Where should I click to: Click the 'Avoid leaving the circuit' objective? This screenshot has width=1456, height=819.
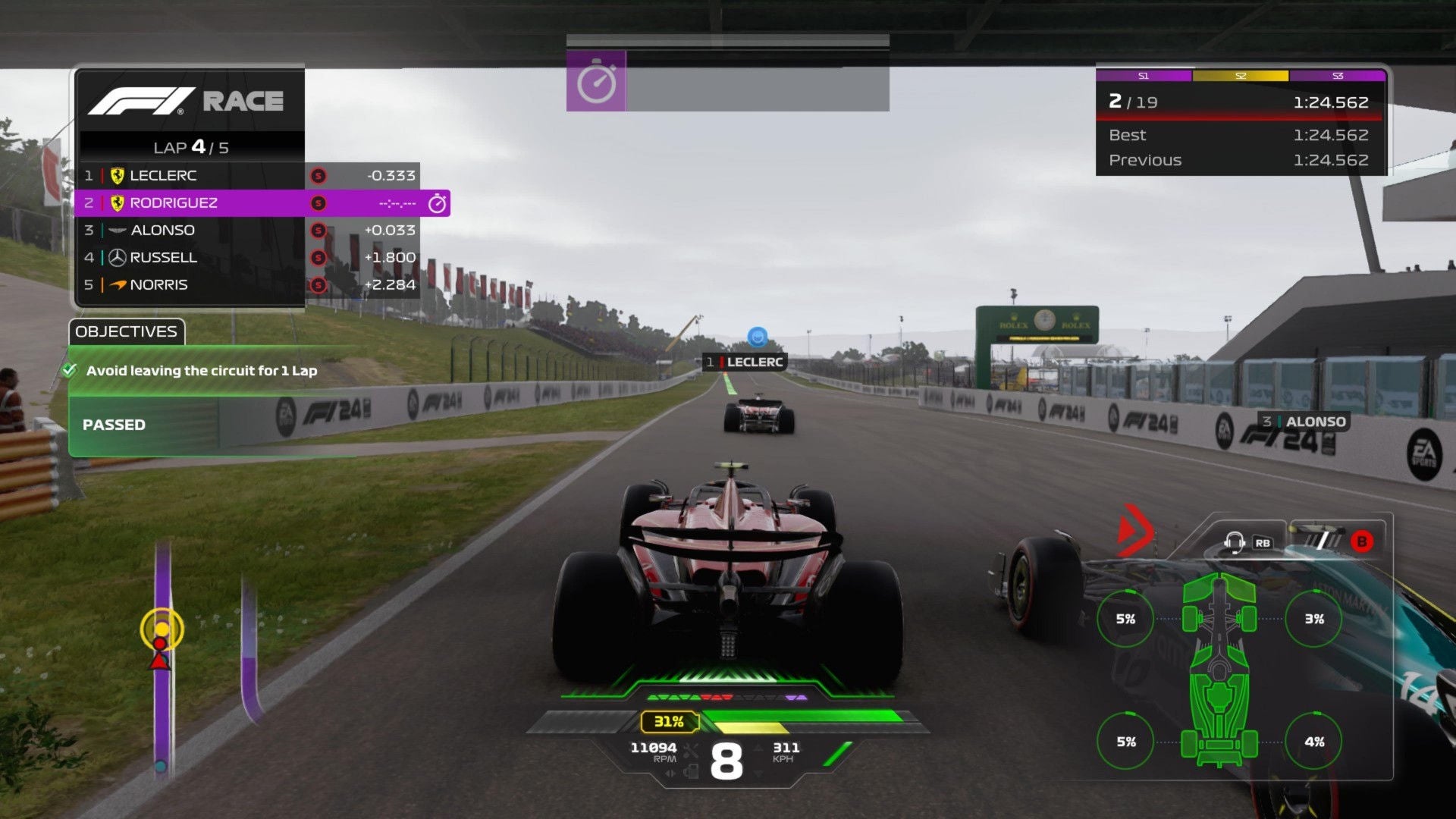point(201,371)
